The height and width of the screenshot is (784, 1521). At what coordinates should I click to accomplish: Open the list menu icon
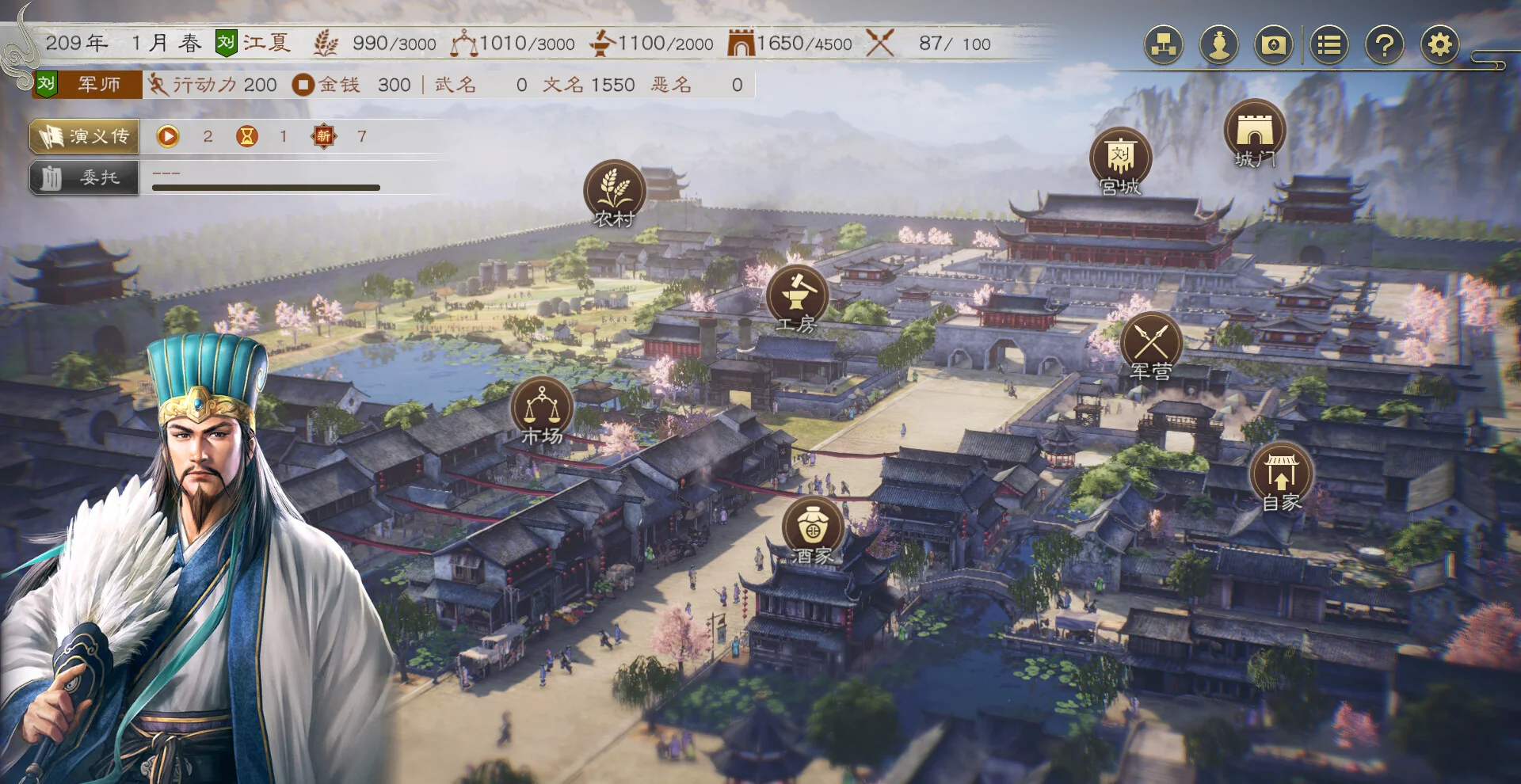1328,44
